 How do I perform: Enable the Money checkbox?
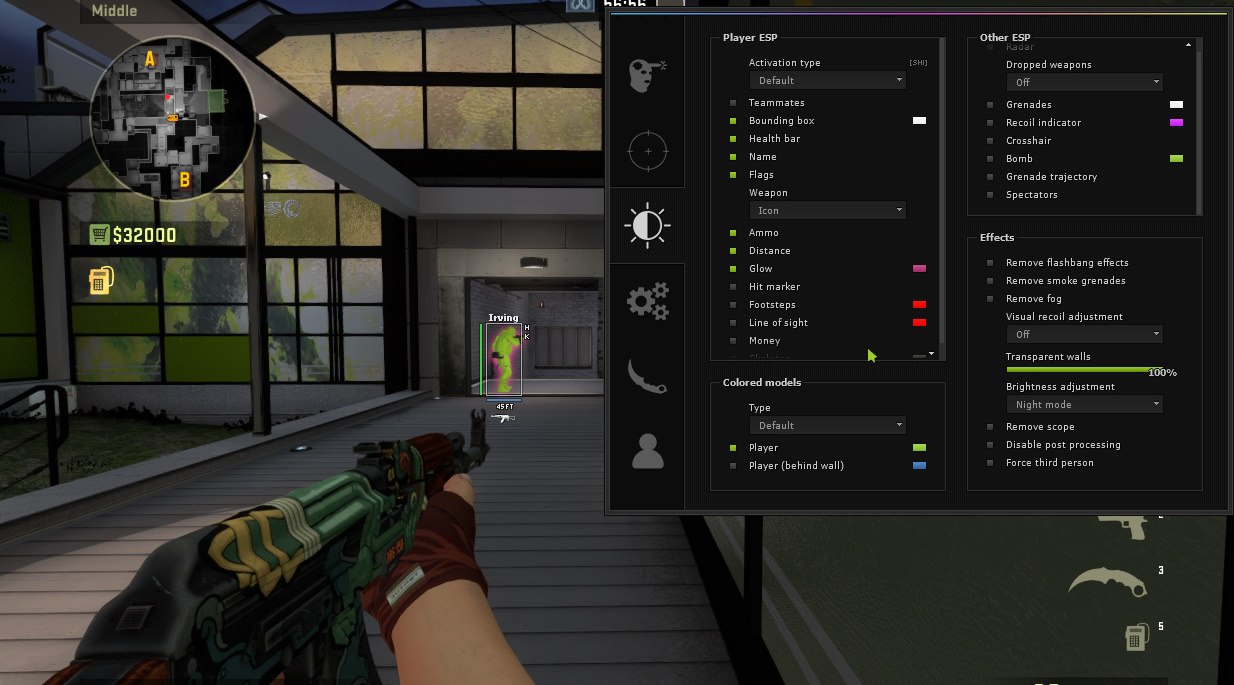733,341
